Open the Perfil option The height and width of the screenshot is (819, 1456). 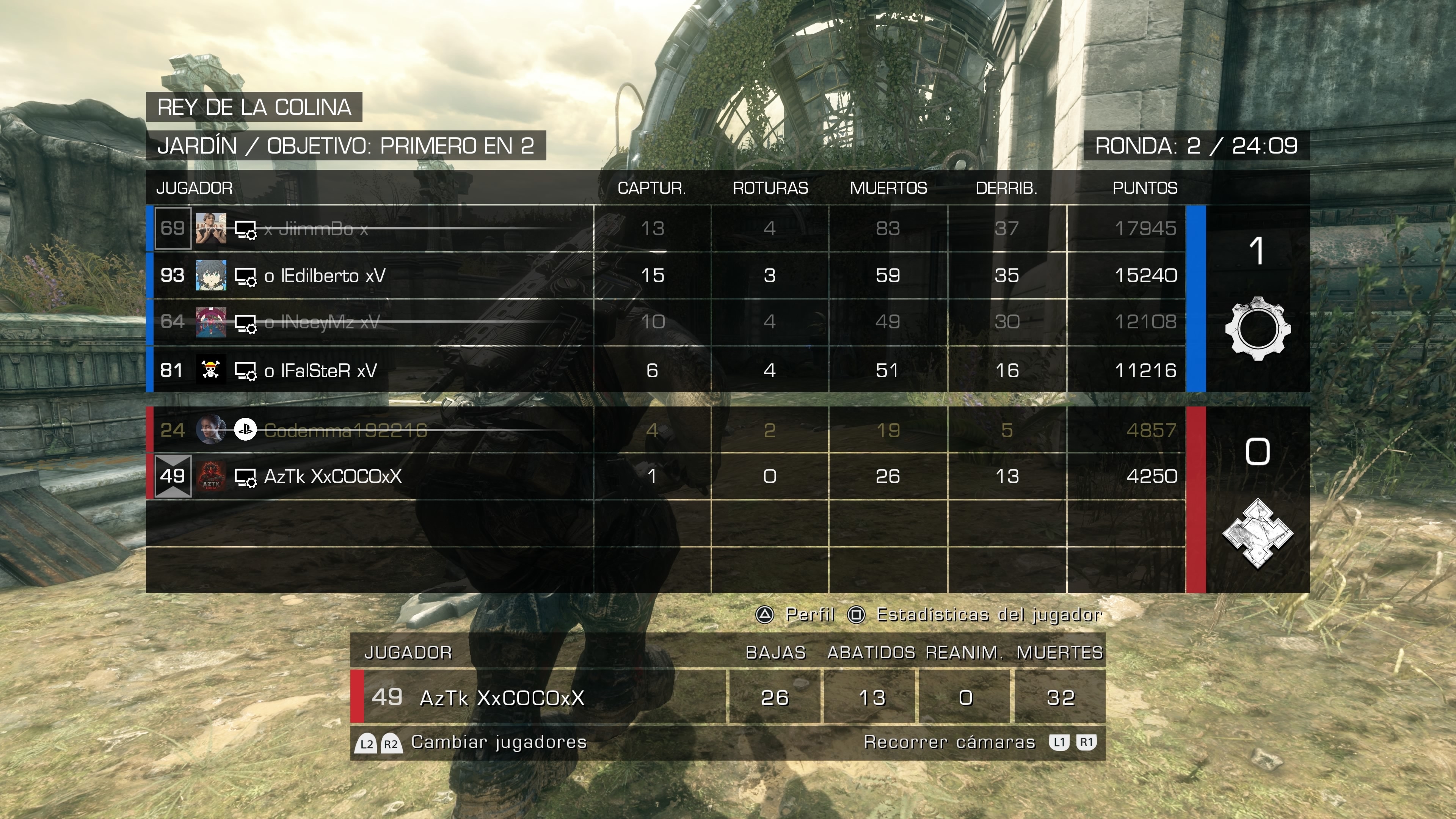pos(796,615)
